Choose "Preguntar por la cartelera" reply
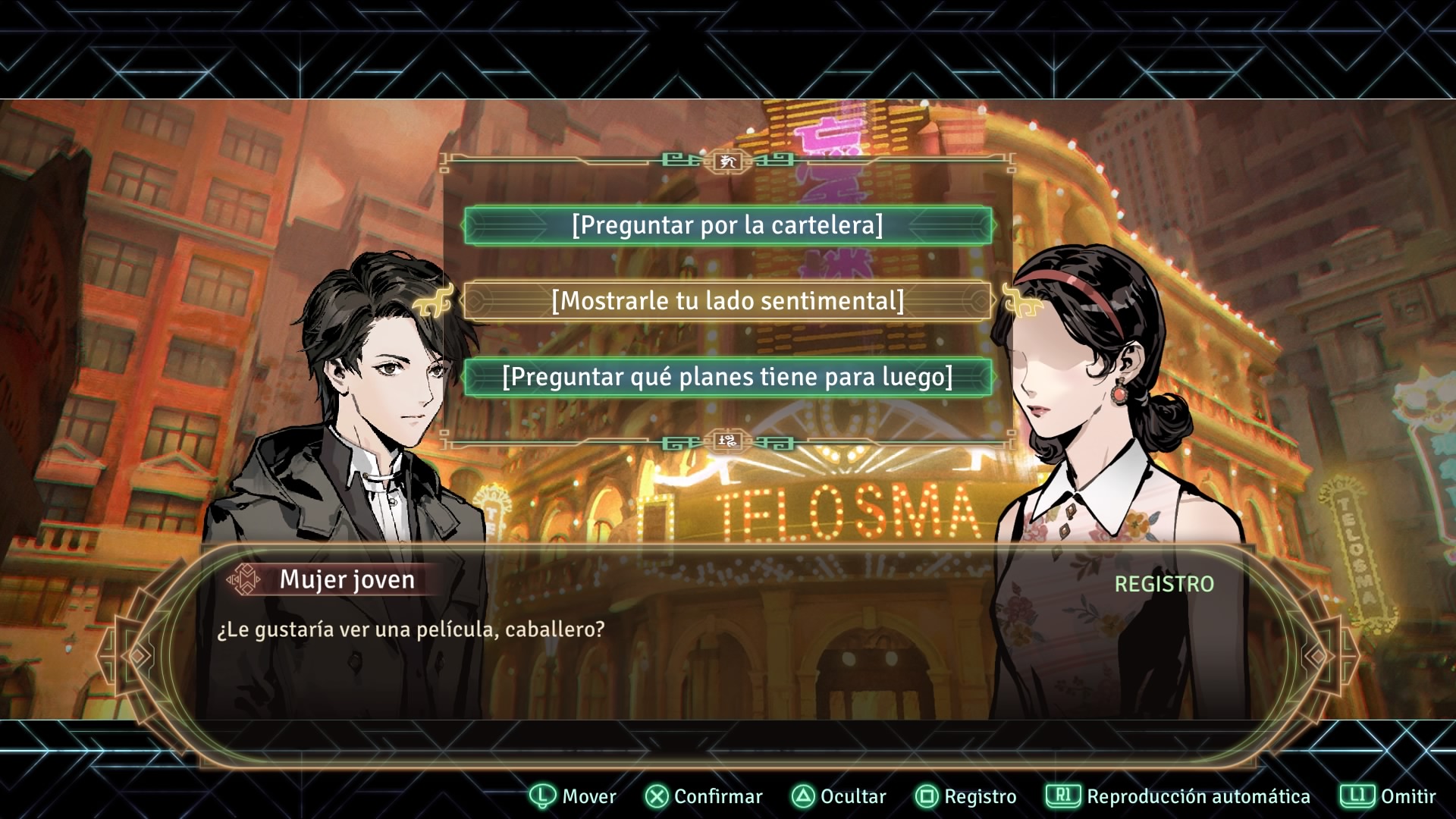The width and height of the screenshot is (1456, 819). pyautogui.click(x=727, y=225)
